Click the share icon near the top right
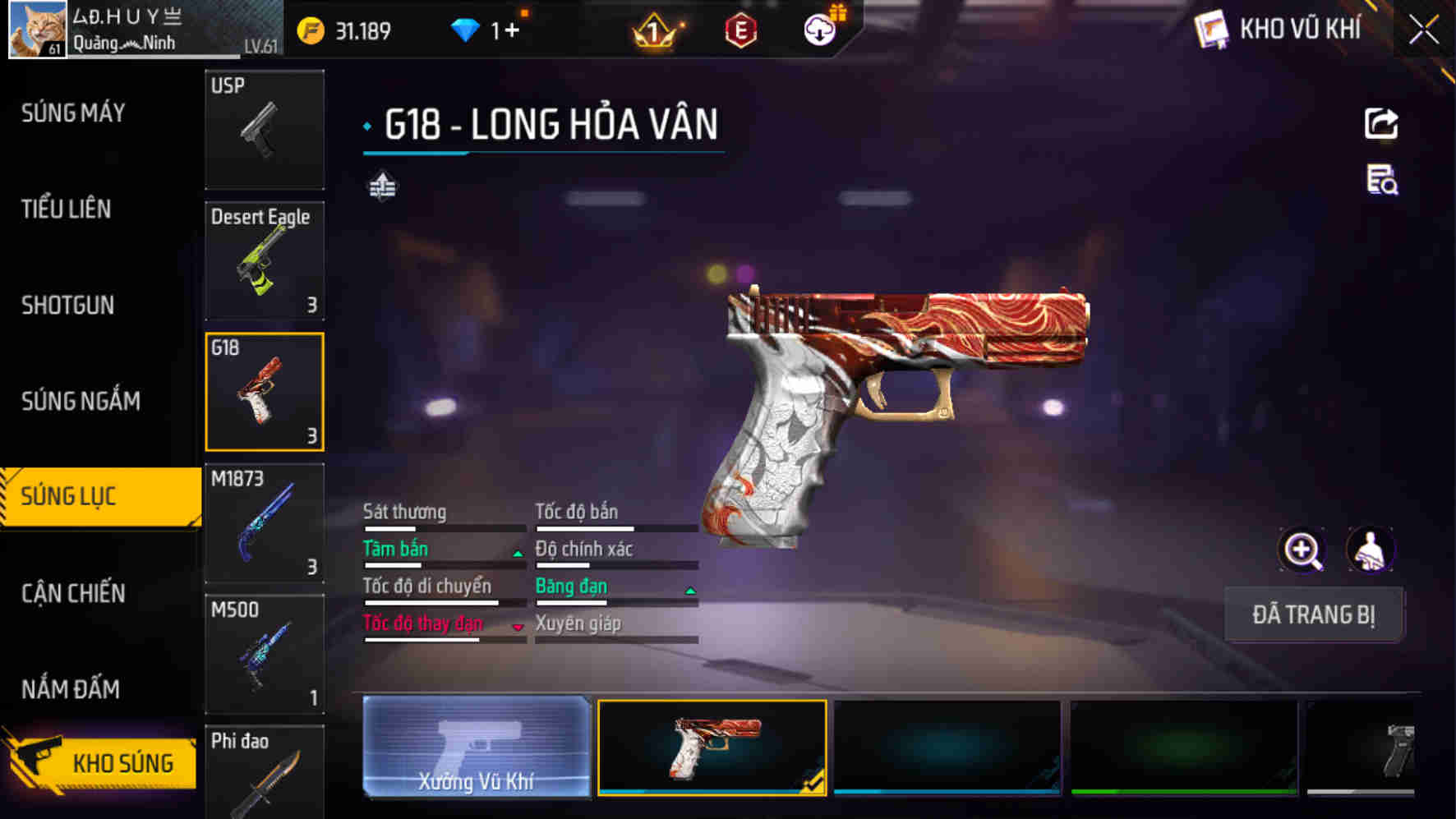1456x819 pixels. [1381, 122]
